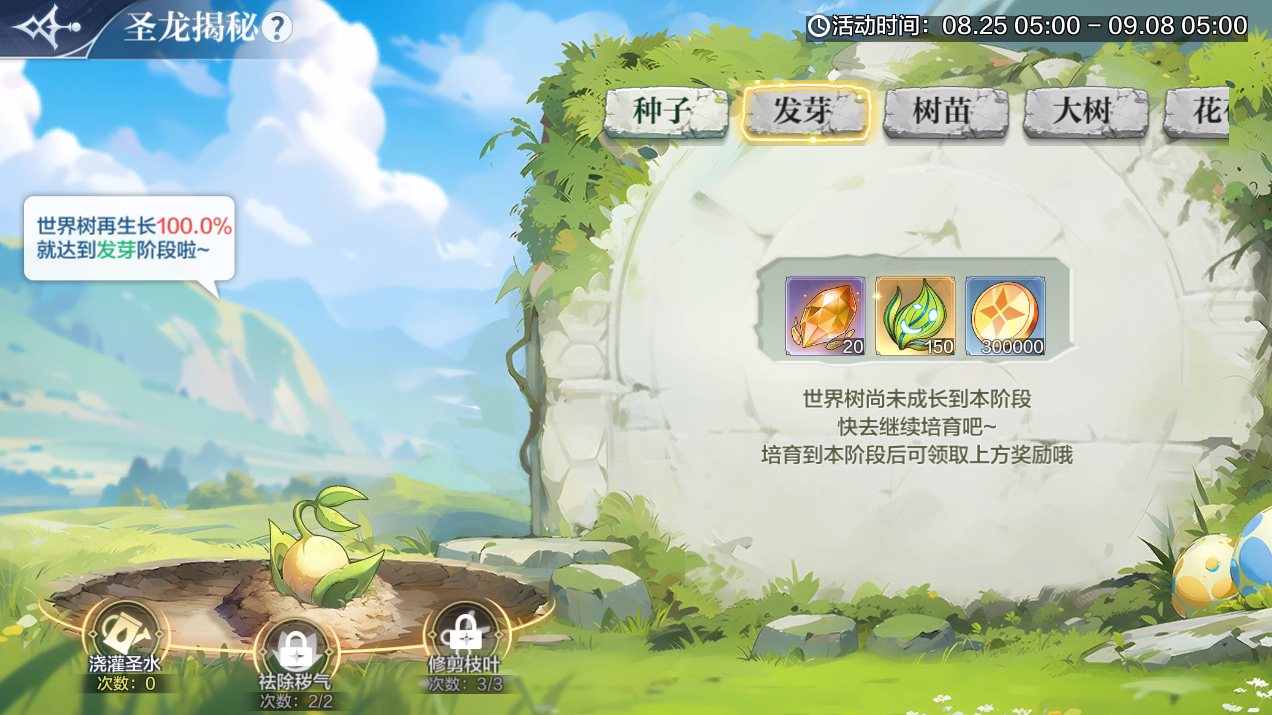Select the 发芽 stage tab
This screenshot has width=1272, height=715.
(804, 112)
